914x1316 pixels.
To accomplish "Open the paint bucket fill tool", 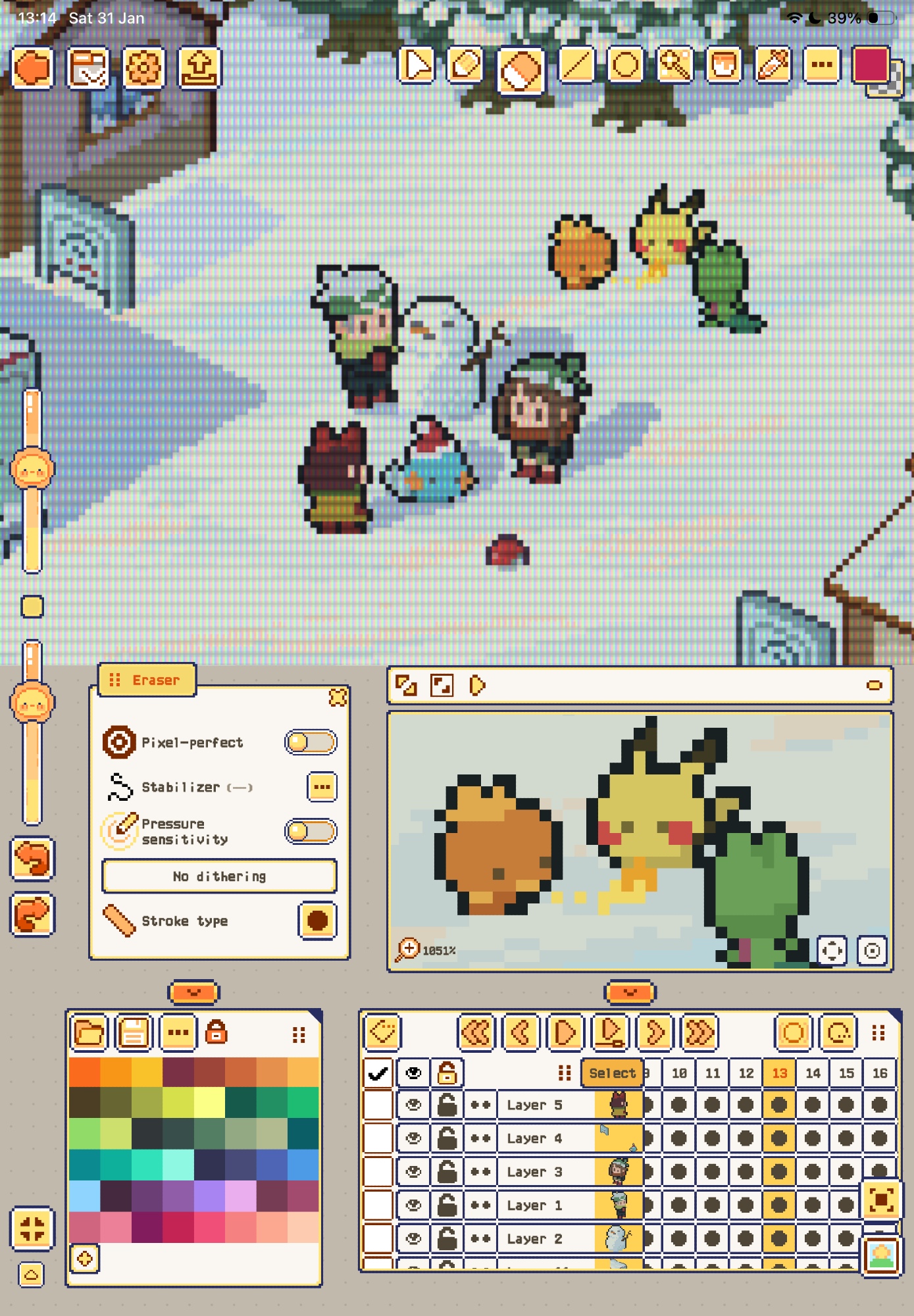I will coord(724,66).
